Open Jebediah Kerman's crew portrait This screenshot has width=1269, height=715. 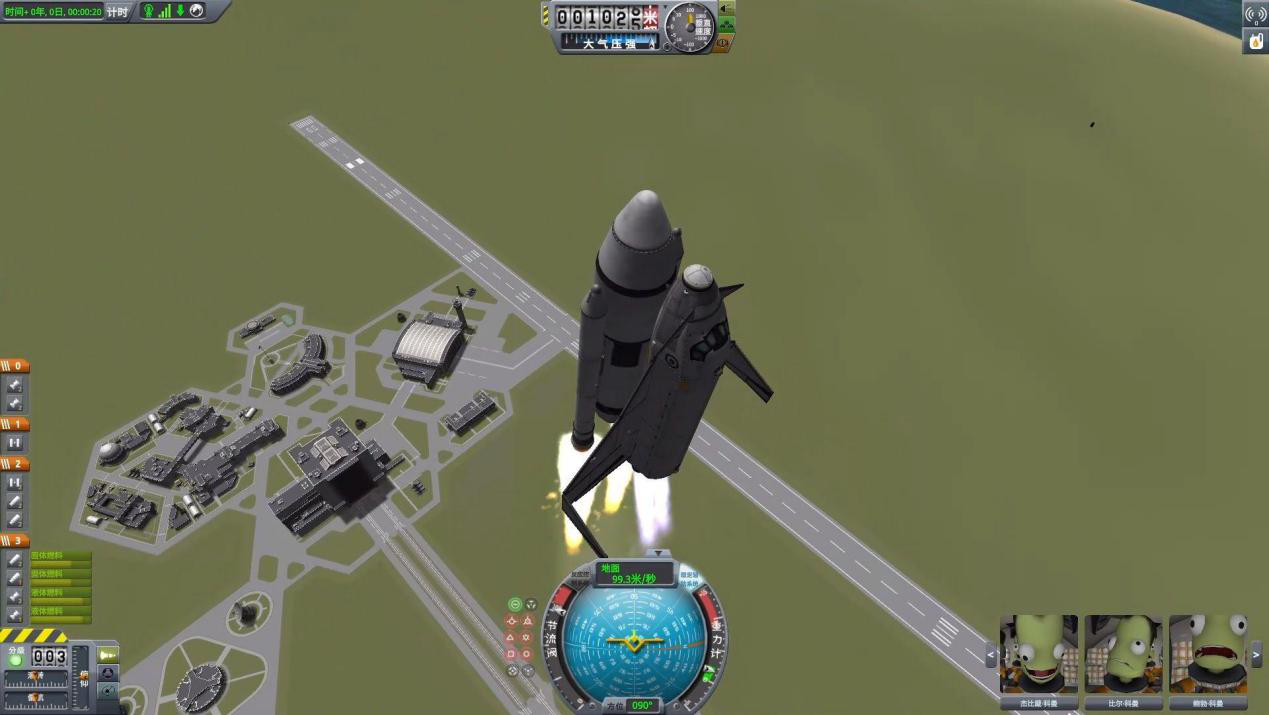[x=1039, y=654]
